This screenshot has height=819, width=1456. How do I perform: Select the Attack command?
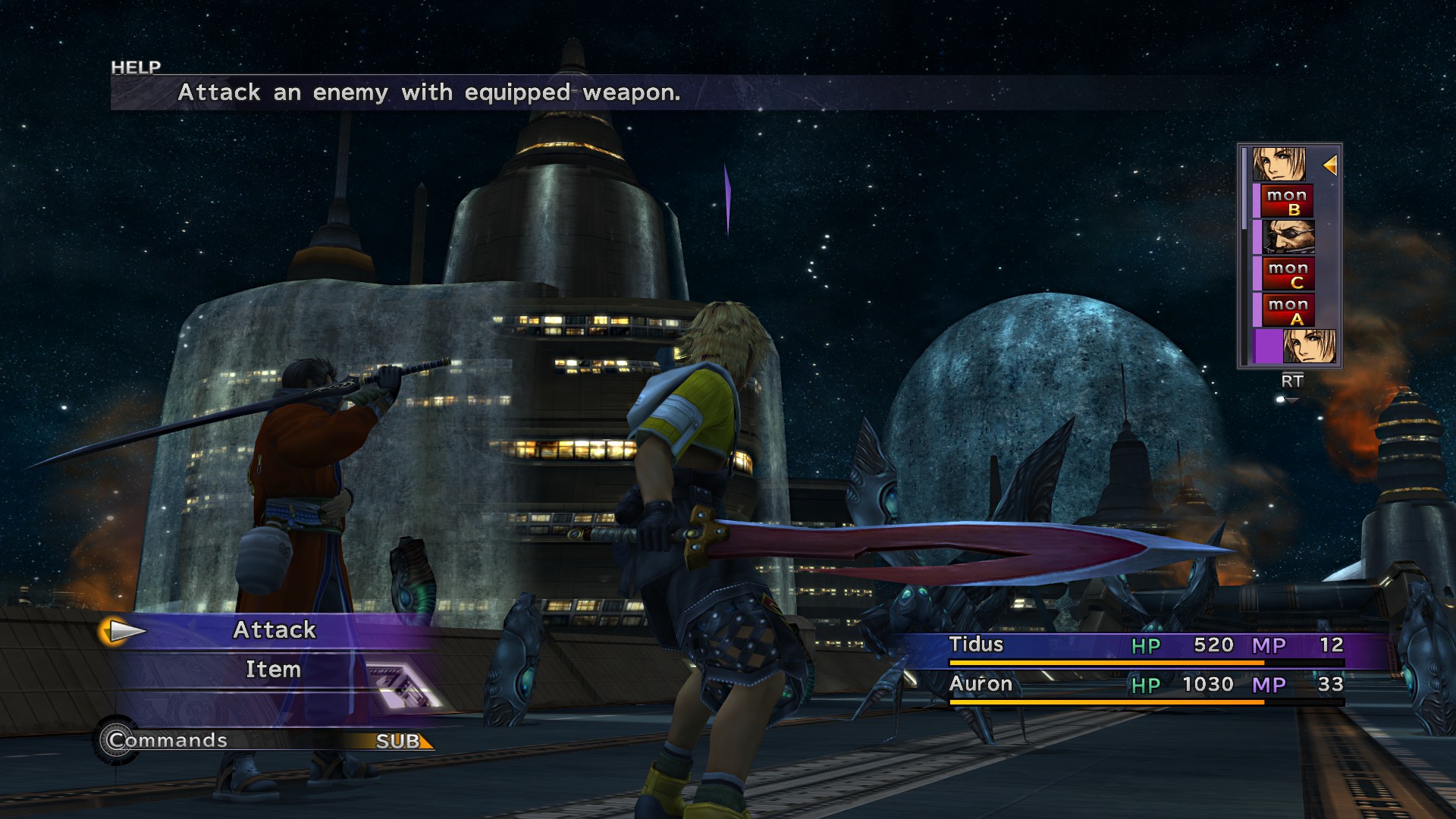point(275,630)
